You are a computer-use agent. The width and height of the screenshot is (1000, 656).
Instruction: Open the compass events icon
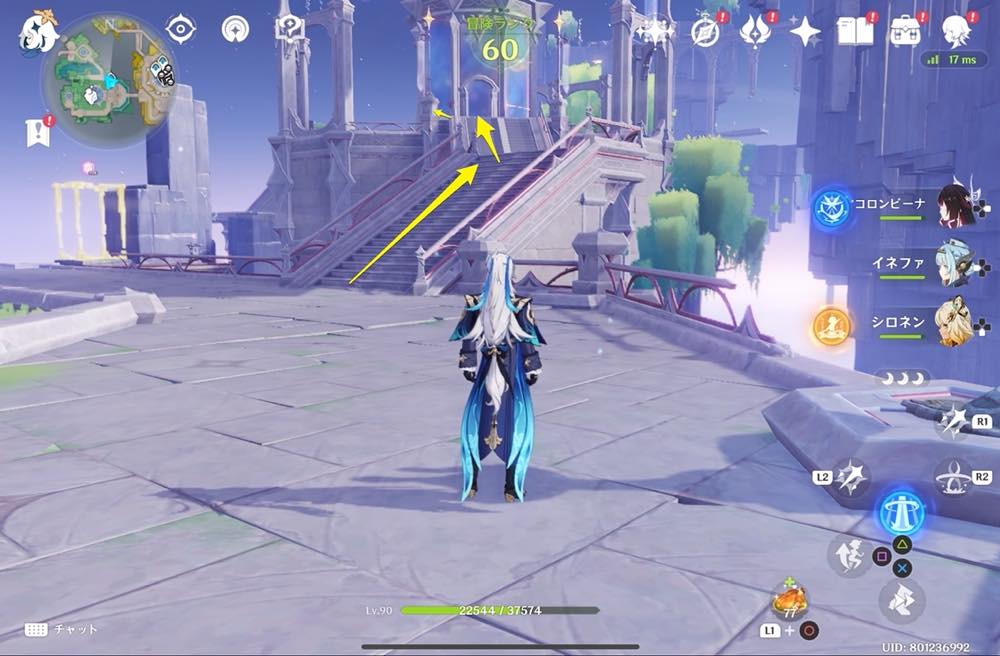[705, 31]
